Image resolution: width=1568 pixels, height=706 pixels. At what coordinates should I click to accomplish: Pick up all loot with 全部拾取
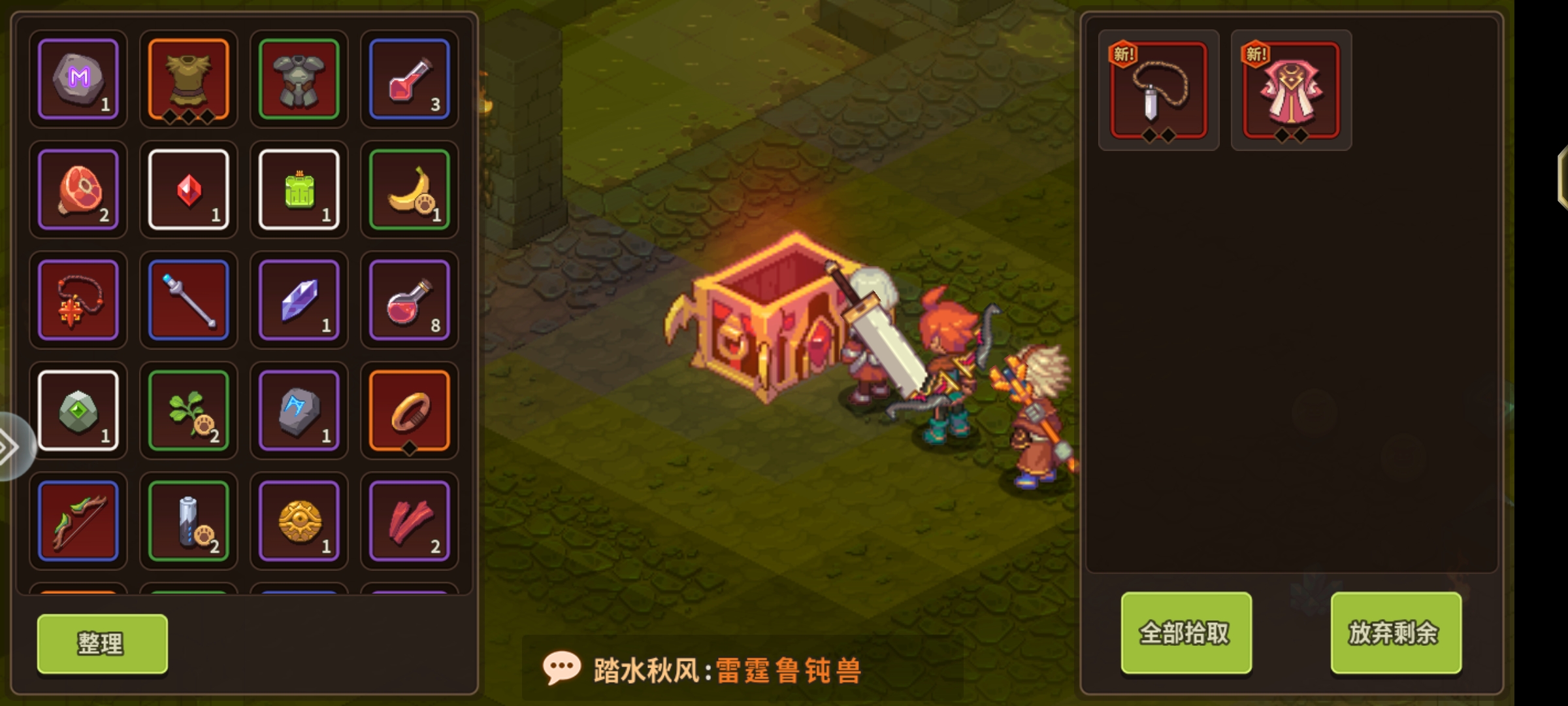1186,632
